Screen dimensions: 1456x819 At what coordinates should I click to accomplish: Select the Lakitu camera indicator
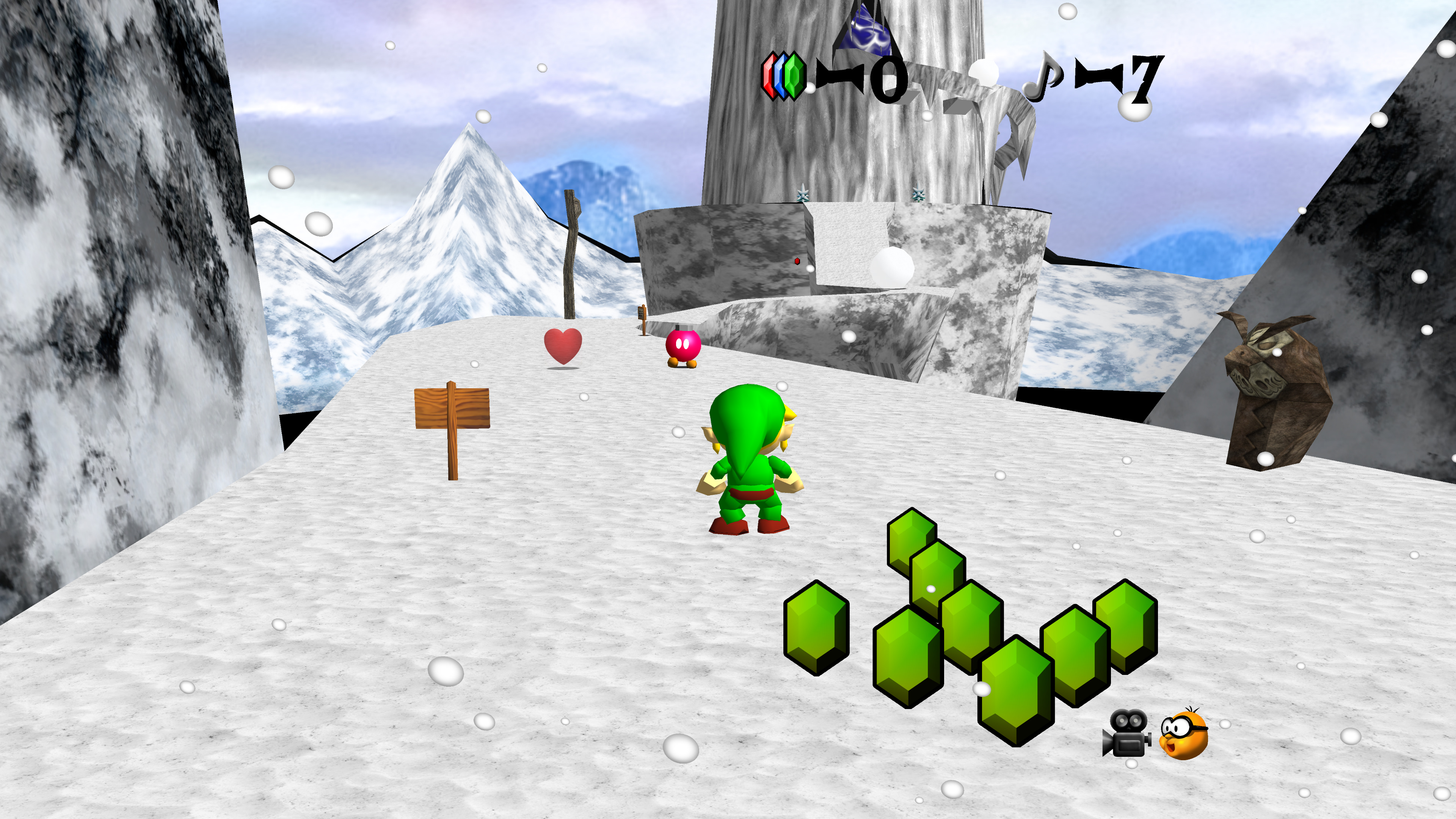click(x=1183, y=734)
